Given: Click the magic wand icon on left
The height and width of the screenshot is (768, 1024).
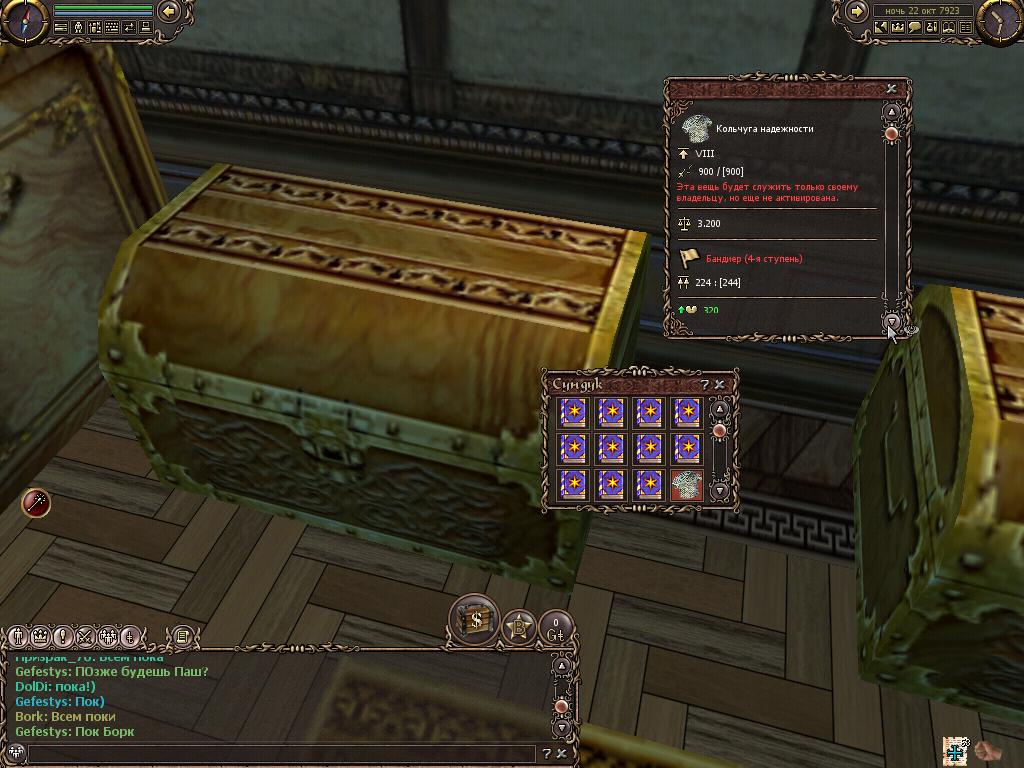Looking at the screenshot, I should [x=36, y=503].
